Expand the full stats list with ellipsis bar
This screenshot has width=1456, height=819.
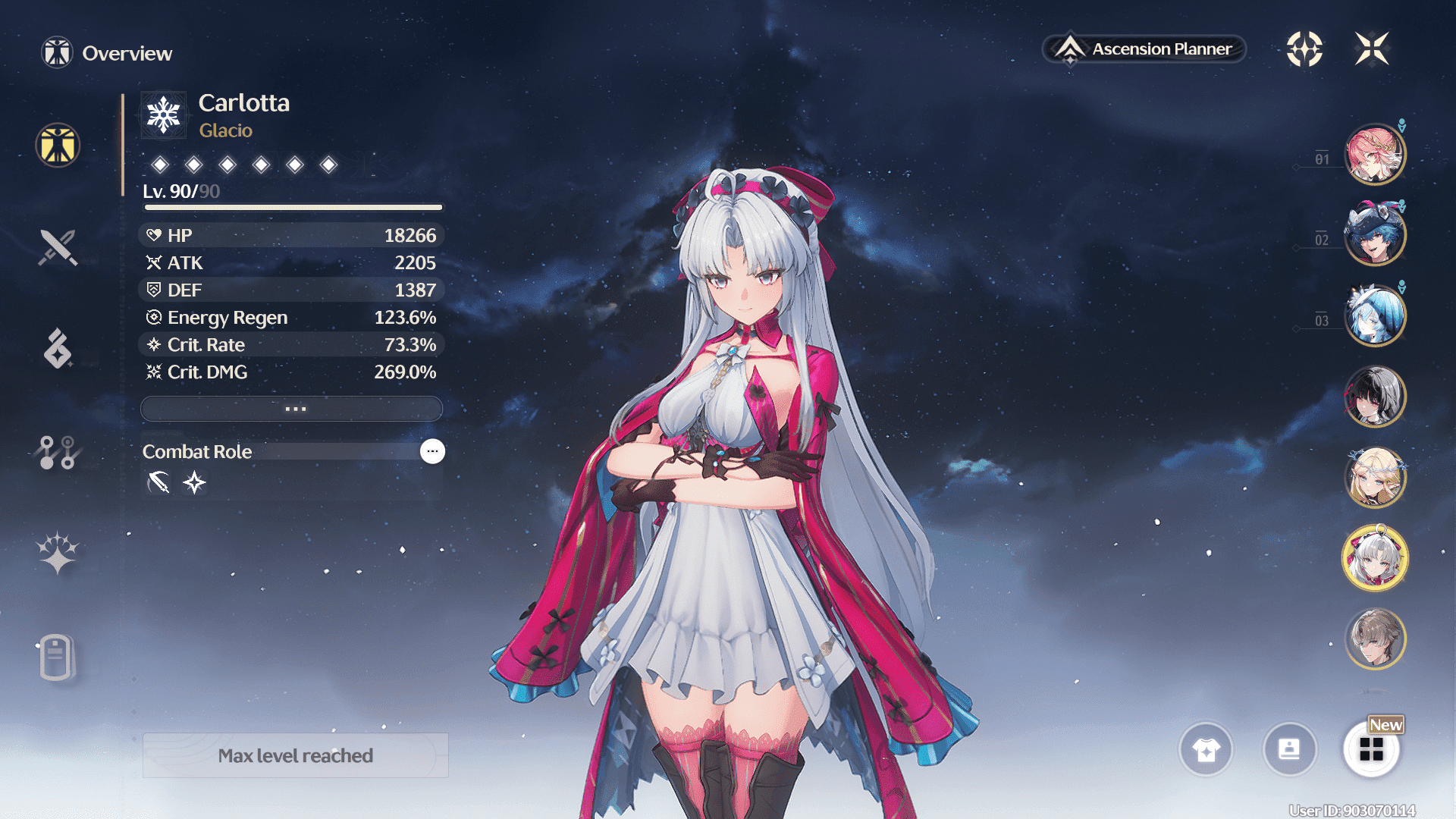[292, 409]
